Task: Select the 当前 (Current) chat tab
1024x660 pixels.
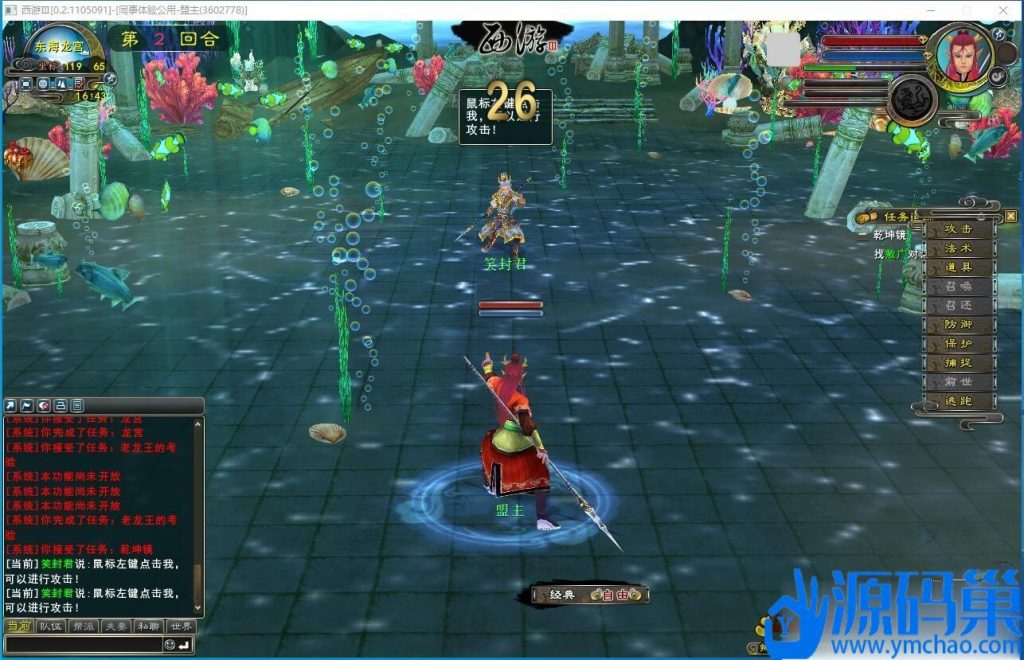Action: coord(18,627)
